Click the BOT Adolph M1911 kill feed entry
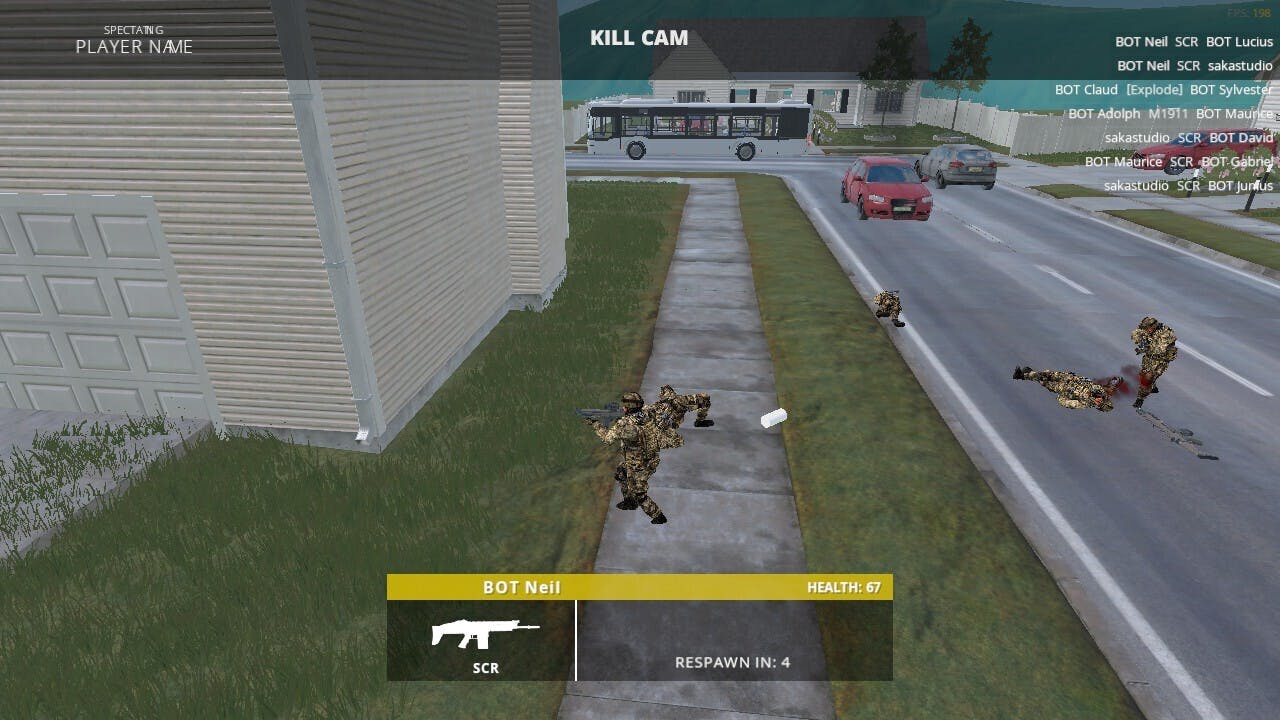 (x=1170, y=114)
